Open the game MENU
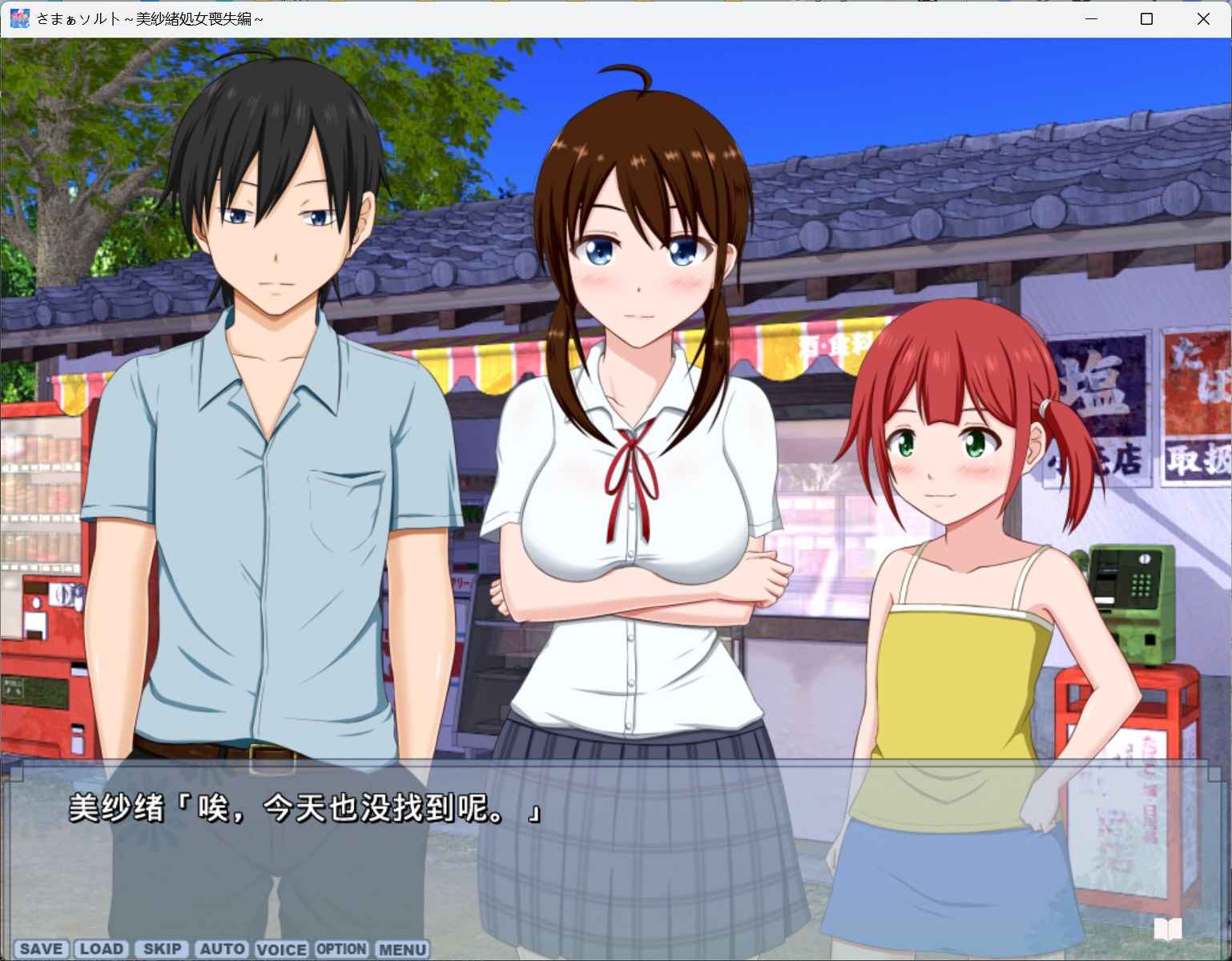1232x961 pixels. point(402,950)
